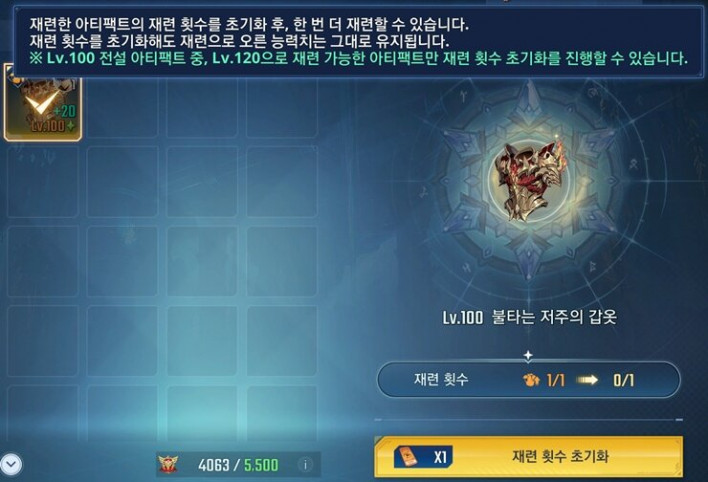Tap the yellow 재련 횟수 초기화 button
Viewport: 708px width, 482px height.
[528, 457]
